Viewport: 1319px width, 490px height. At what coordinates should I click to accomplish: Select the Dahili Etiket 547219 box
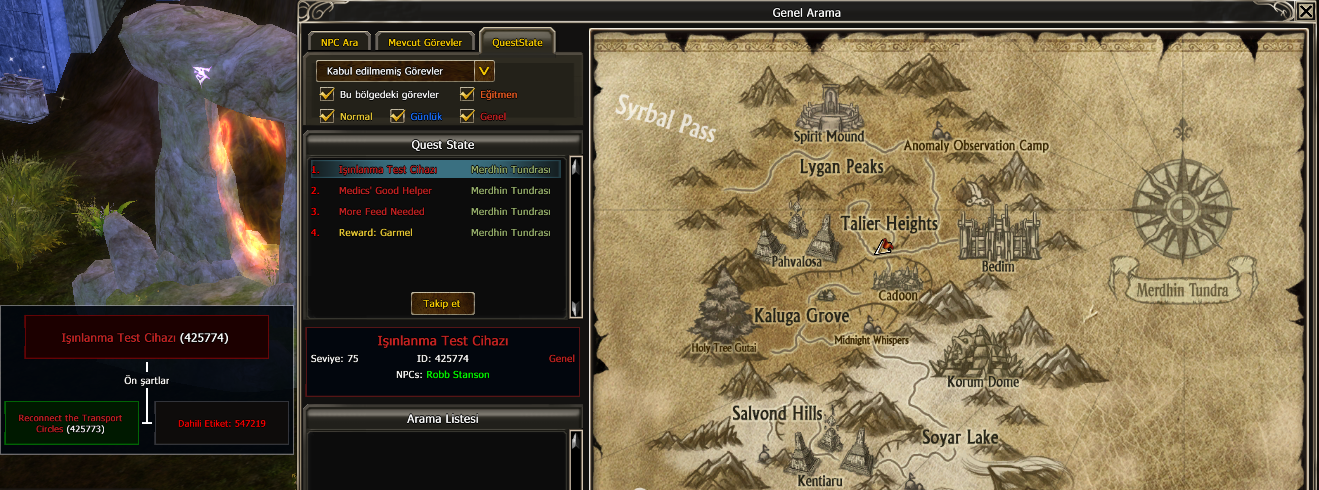[x=222, y=423]
